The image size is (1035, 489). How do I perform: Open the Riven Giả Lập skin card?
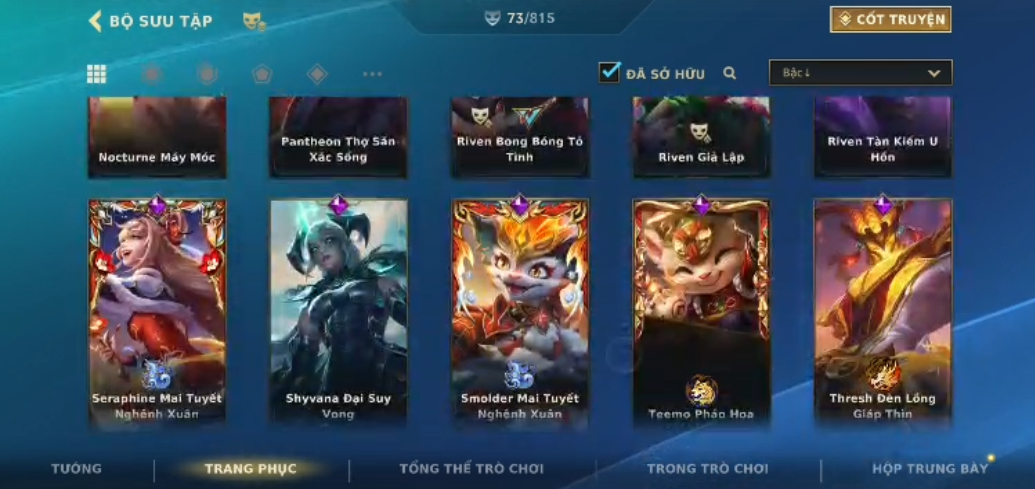click(701, 138)
